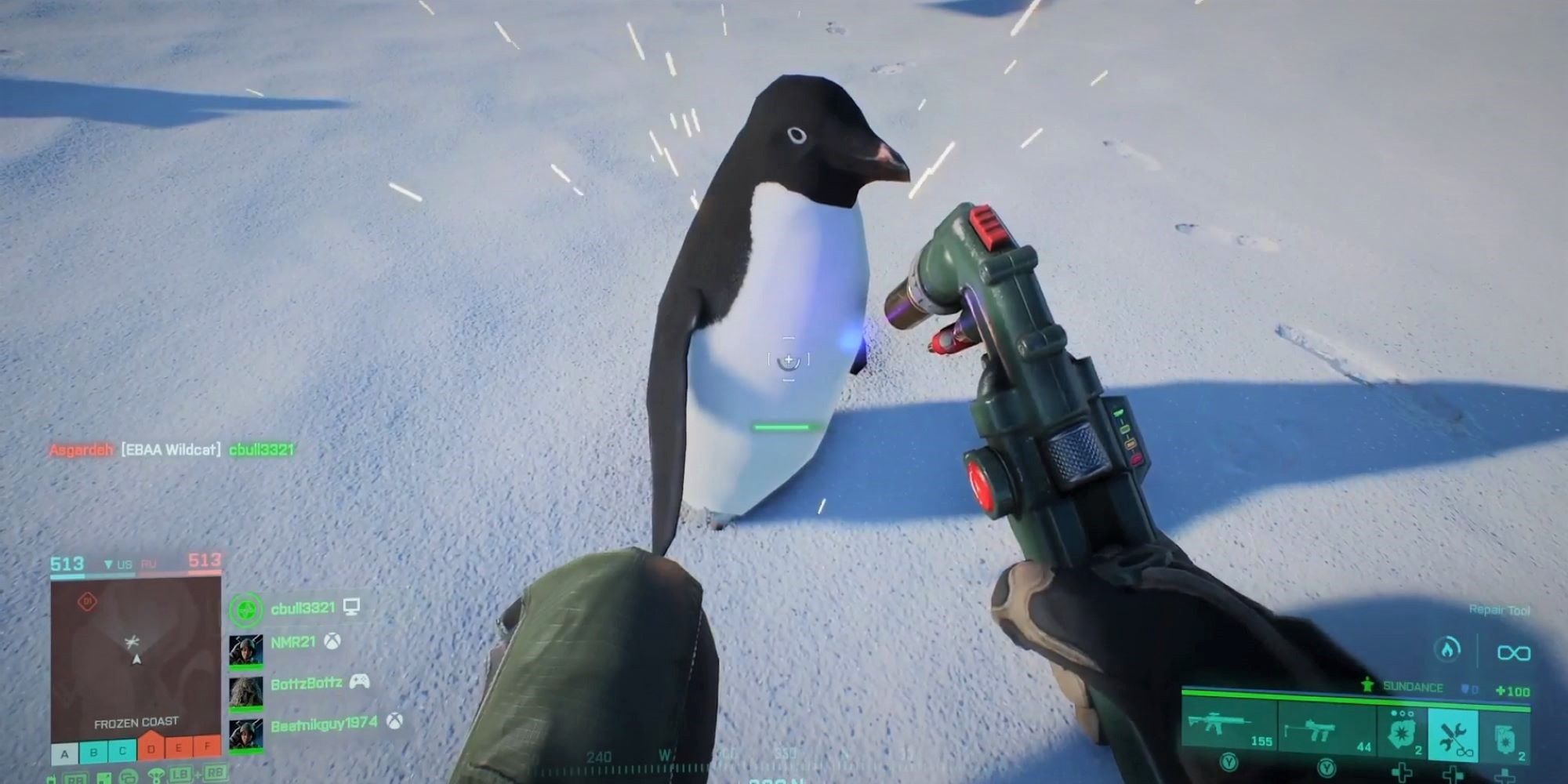
Task: Select the Sundance specialist icon
Action: pos(1367,685)
